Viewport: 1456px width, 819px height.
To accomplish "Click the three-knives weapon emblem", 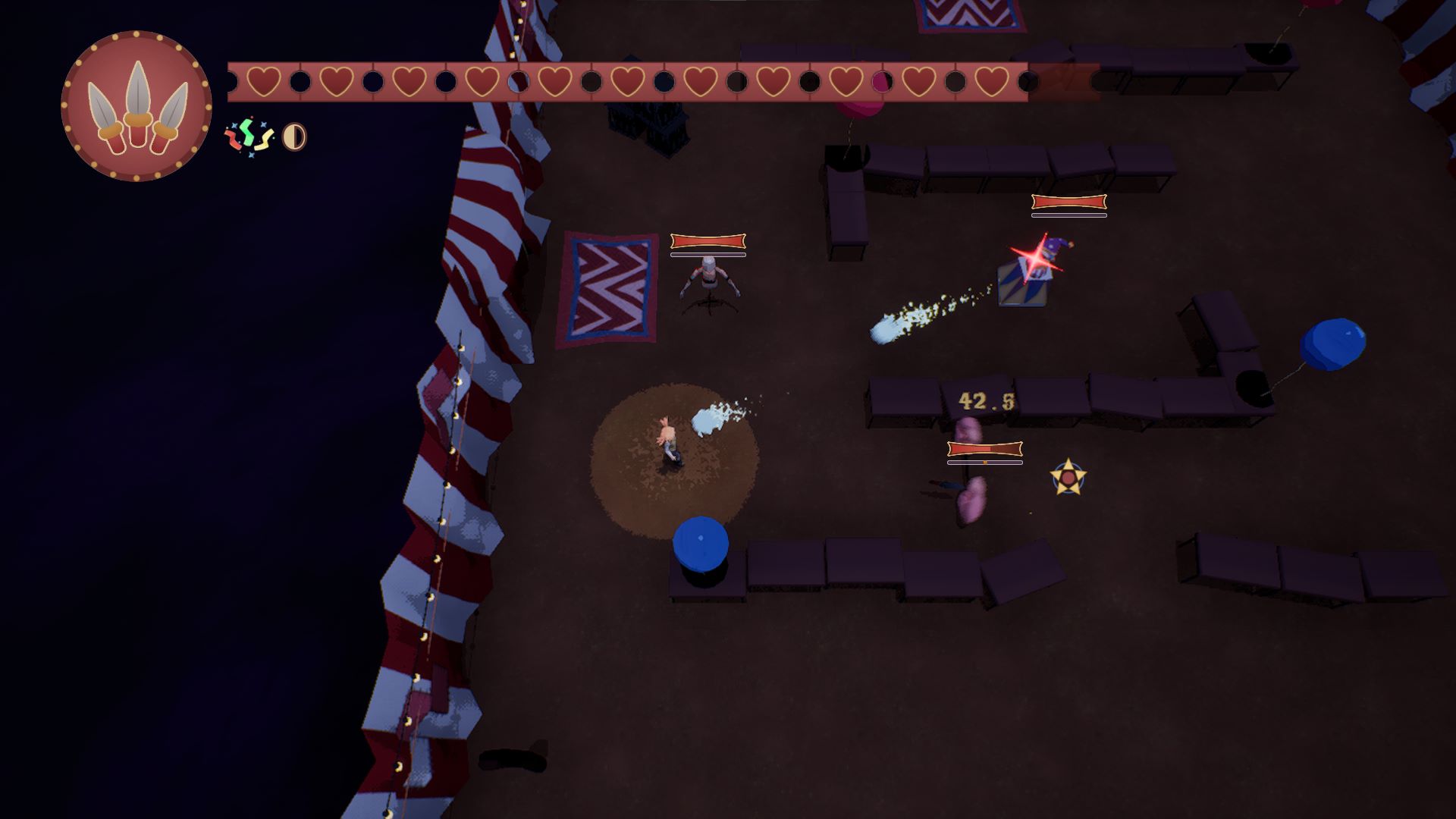I will pos(136,106).
